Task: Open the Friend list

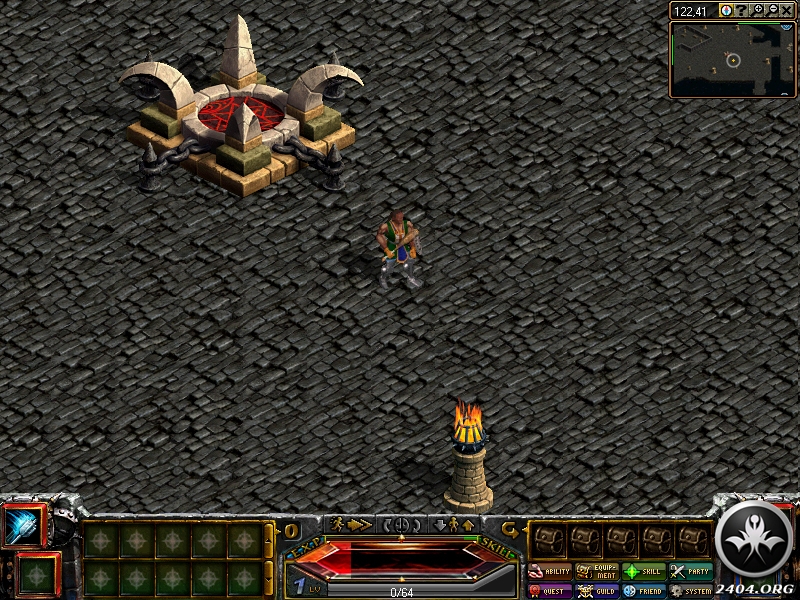Action: click(644, 591)
